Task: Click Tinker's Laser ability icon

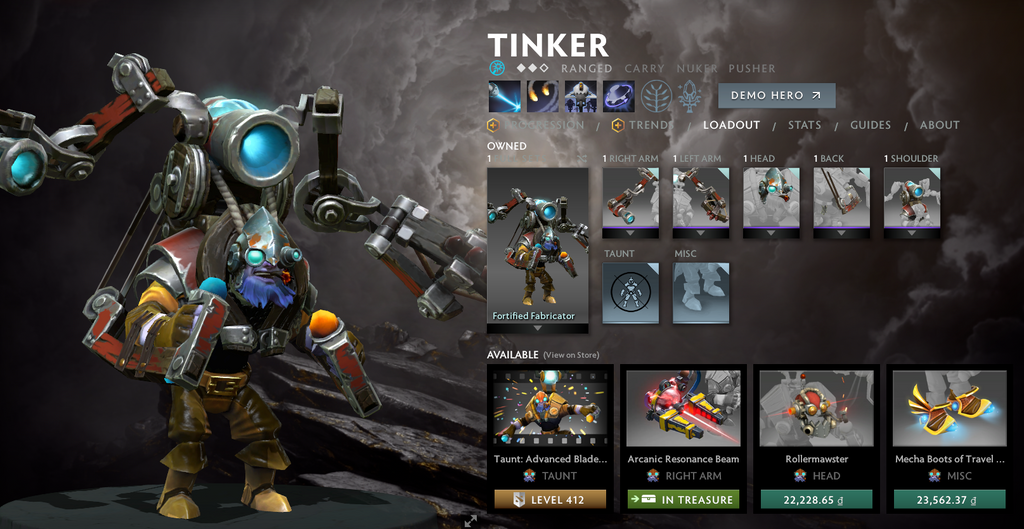Action: (x=505, y=96)
